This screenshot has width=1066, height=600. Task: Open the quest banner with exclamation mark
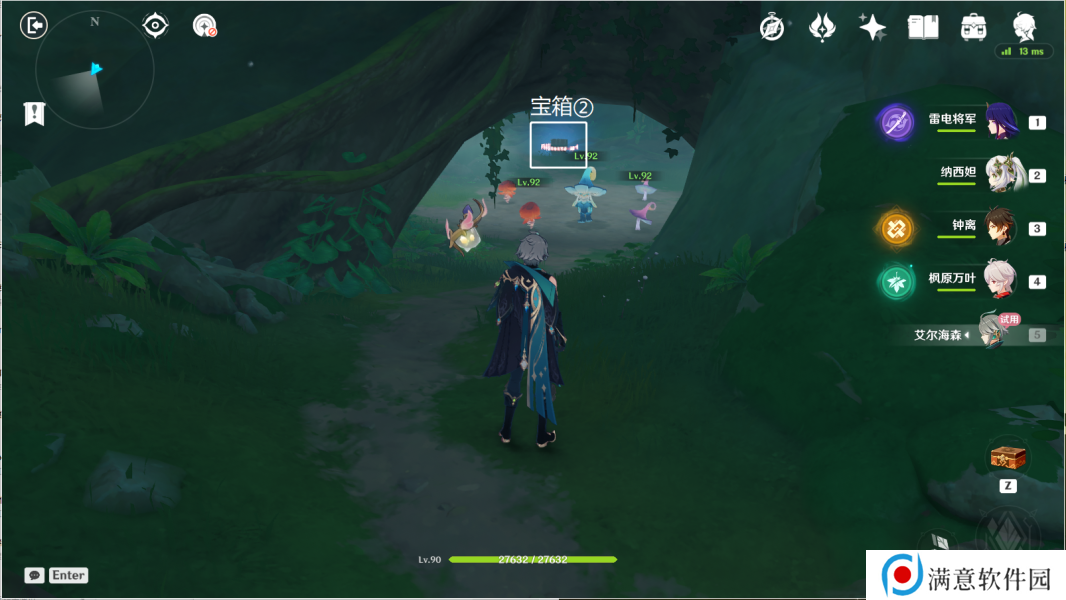click(x=34, y=113)
